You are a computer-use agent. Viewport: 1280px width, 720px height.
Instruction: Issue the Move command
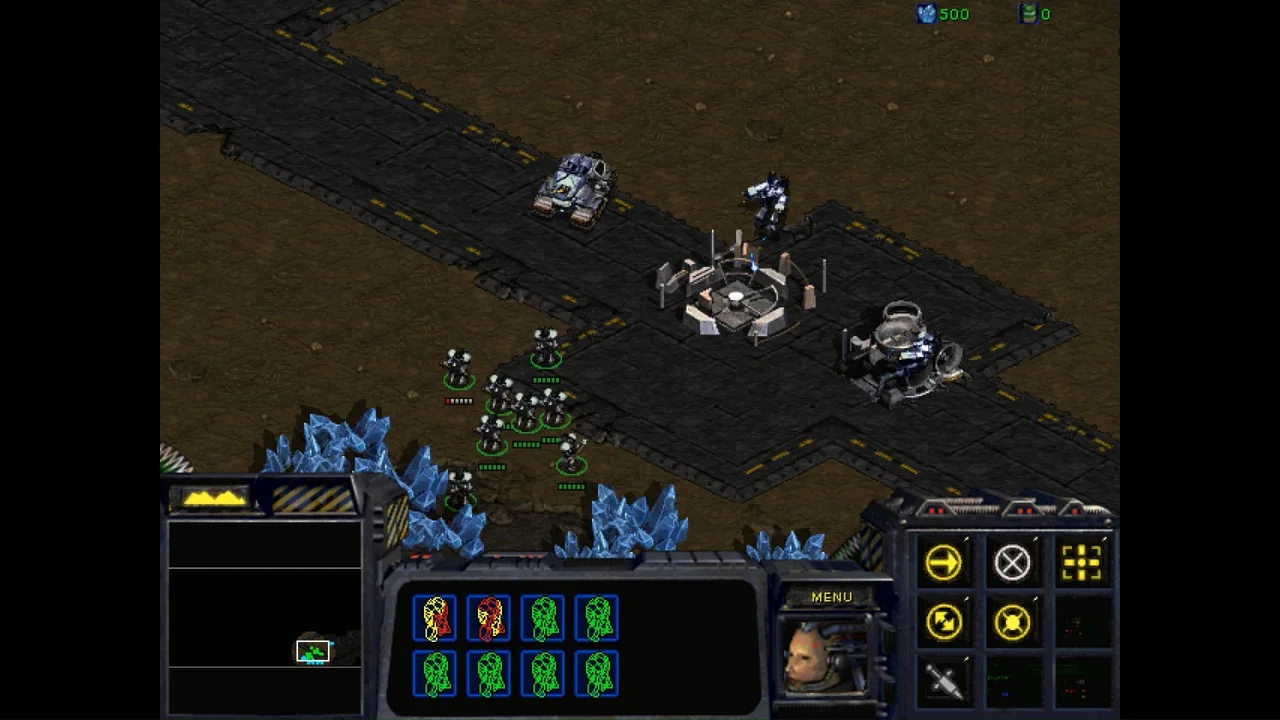click(943, 563)
